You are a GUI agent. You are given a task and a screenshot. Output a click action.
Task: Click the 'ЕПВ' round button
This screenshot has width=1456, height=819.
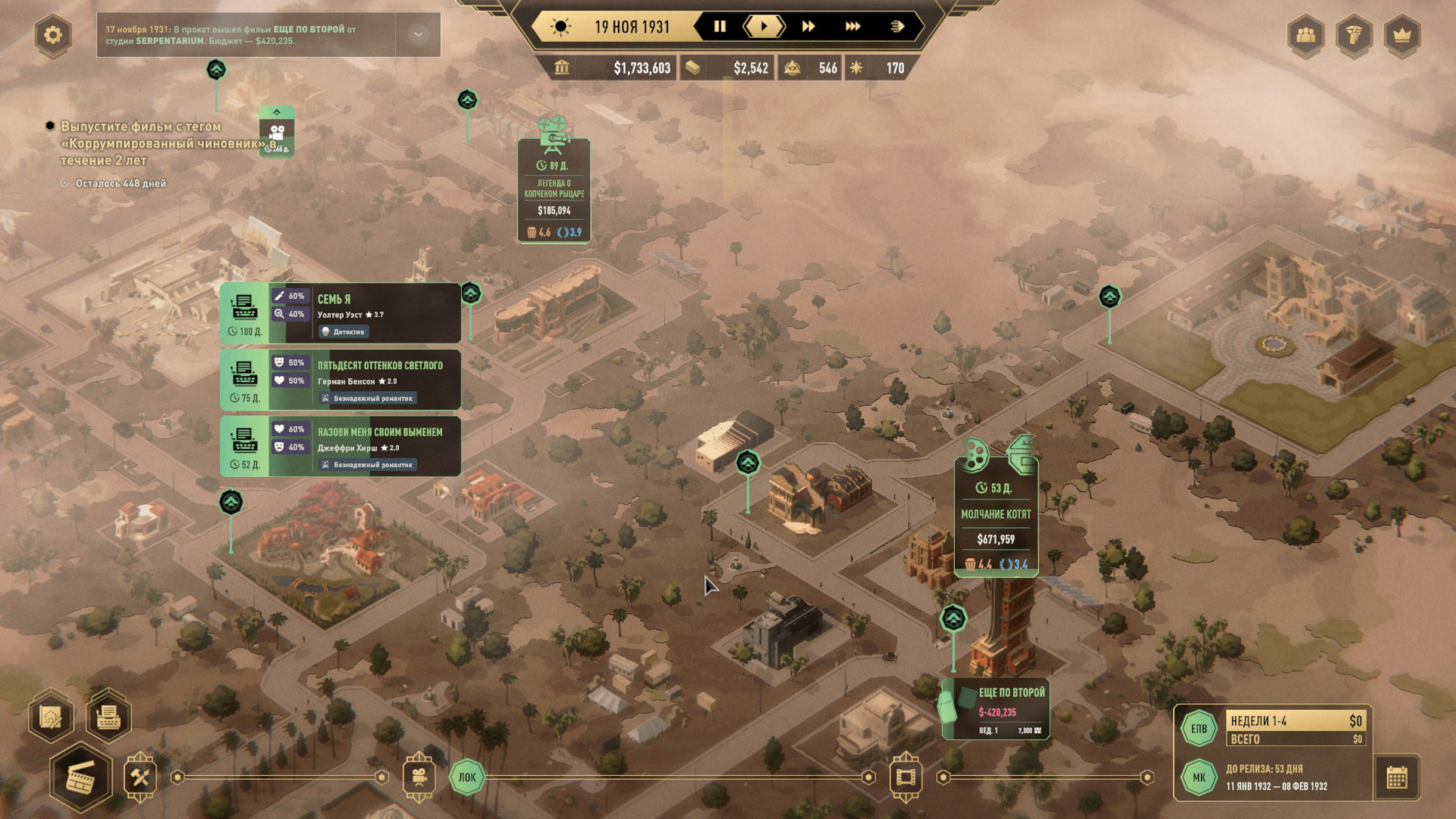1198,728
